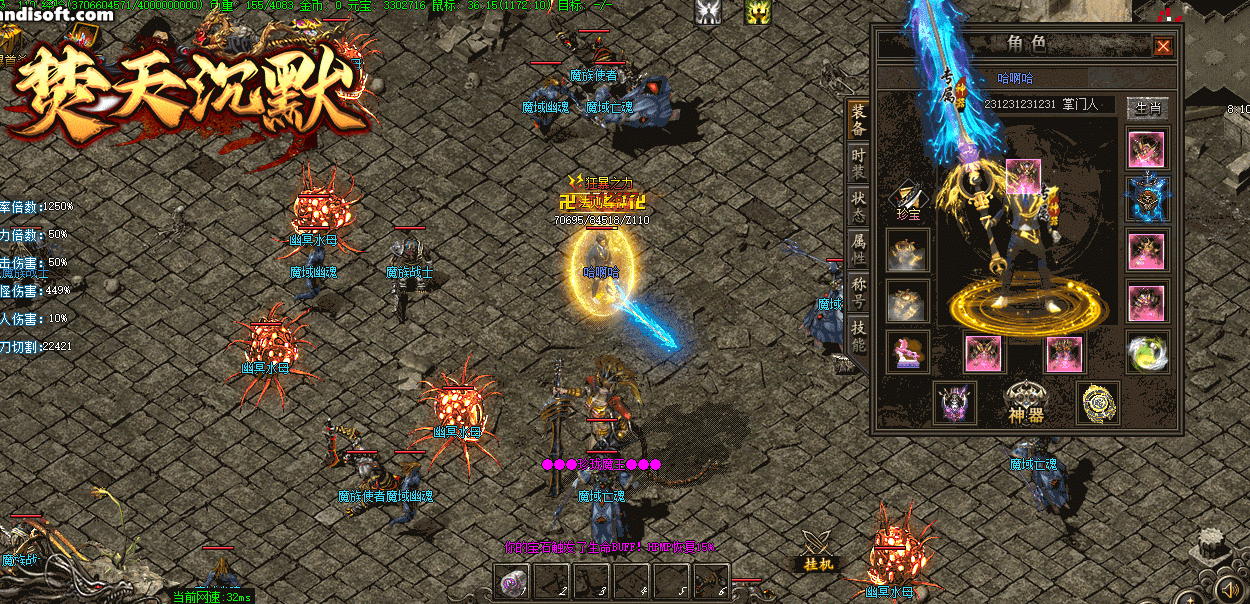The image size is (1250, 604).
Task: Click the golden armor buff icon
Action: pyautogui.click(x=757, y=12)
